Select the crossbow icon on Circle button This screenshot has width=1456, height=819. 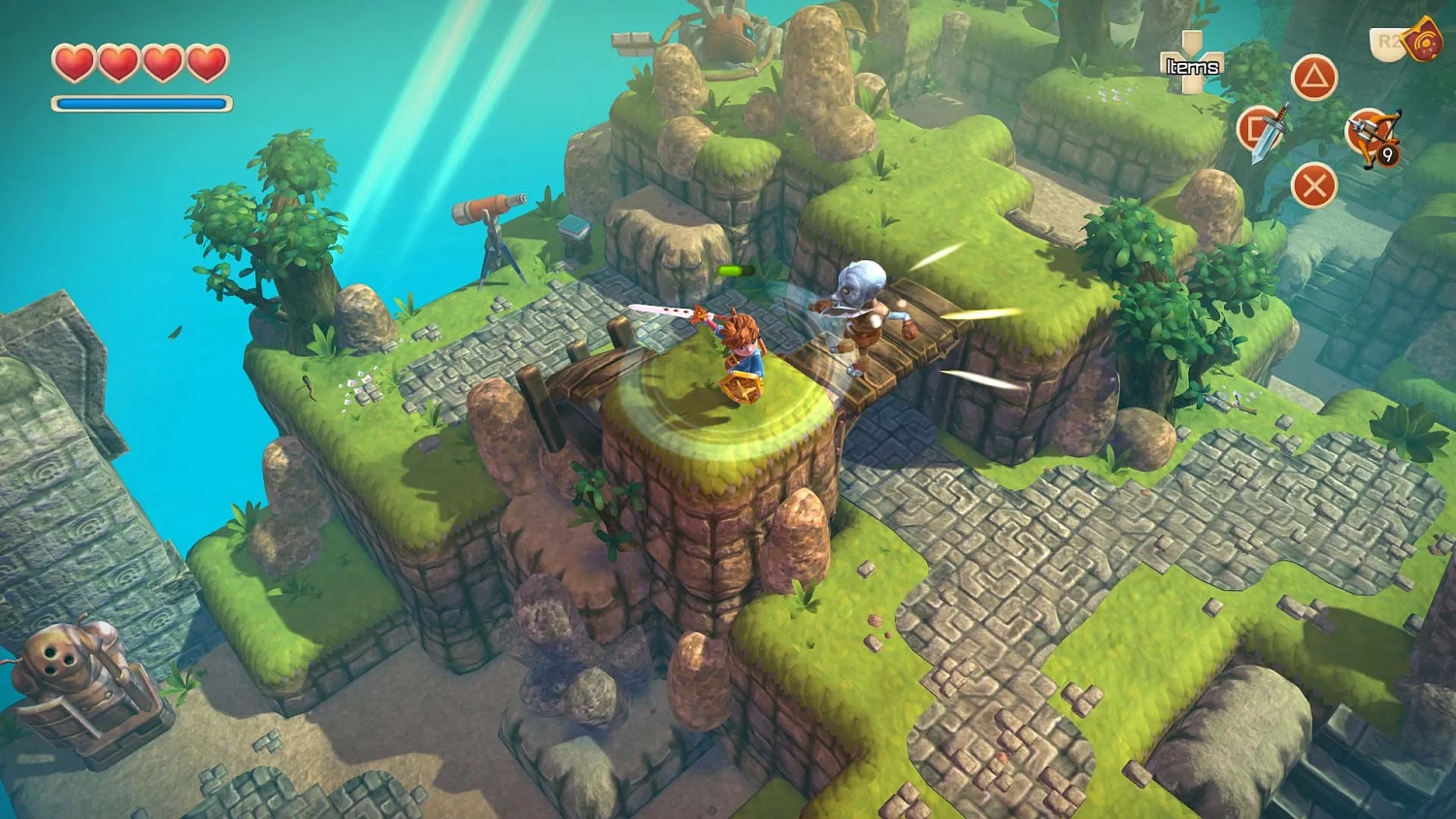click(1372, 132)
